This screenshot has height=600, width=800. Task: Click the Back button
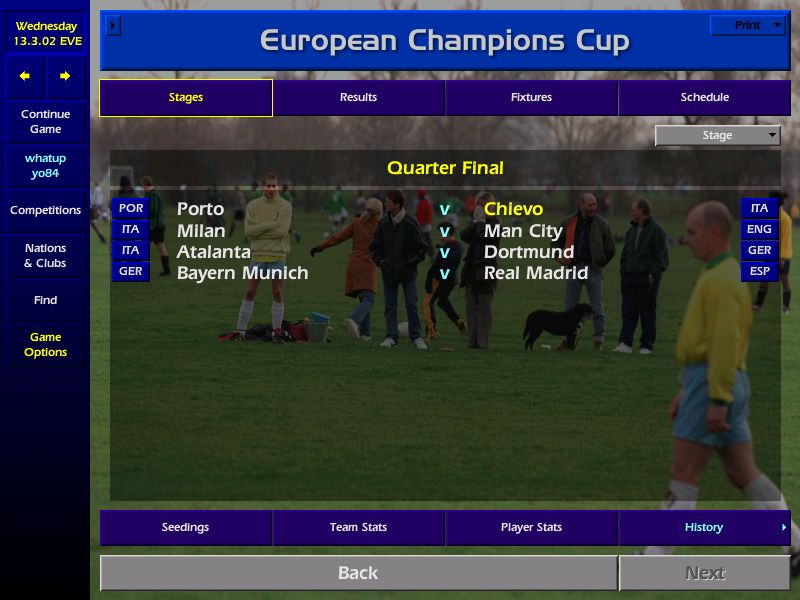click(x=358, y=573)
